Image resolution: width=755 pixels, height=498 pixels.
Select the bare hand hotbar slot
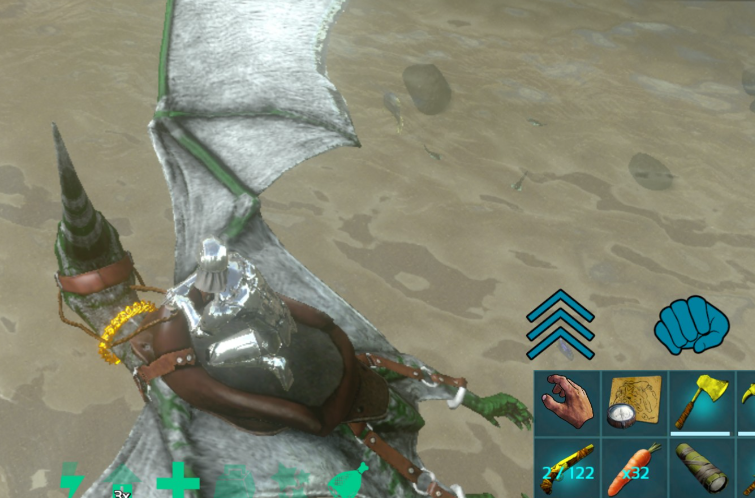tap(566, 403)
